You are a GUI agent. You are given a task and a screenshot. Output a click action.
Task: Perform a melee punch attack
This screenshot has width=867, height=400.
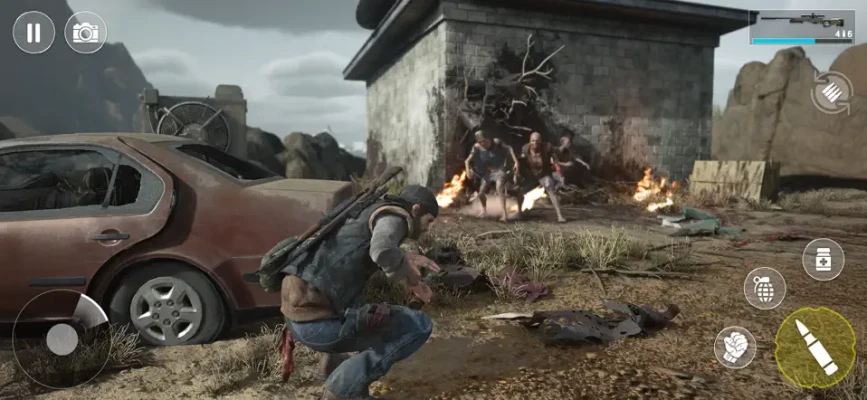point(735,347)
